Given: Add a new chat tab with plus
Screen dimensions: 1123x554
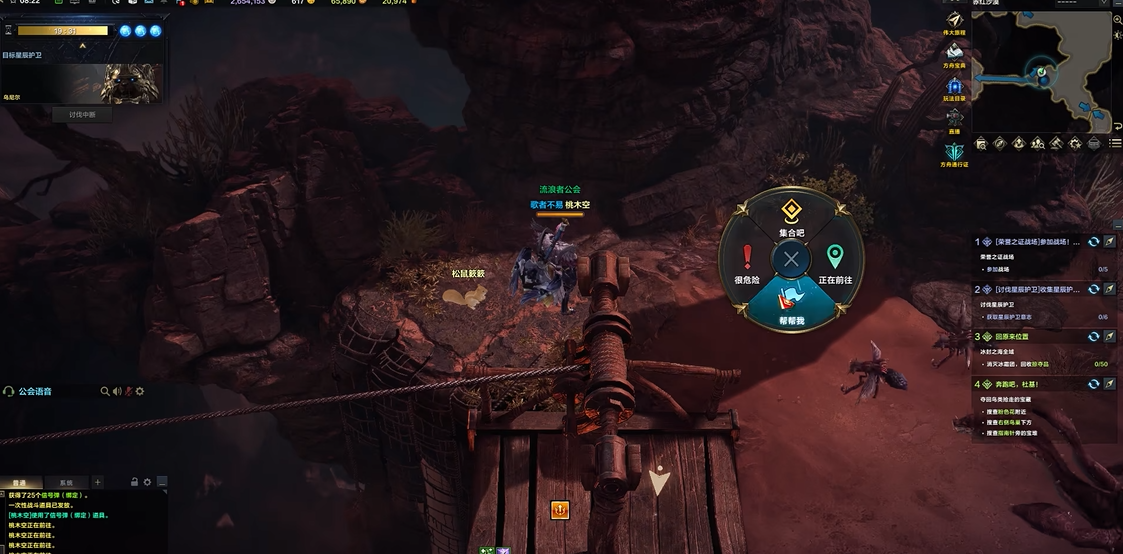Looking at the screenshot, I should [97, 482].
